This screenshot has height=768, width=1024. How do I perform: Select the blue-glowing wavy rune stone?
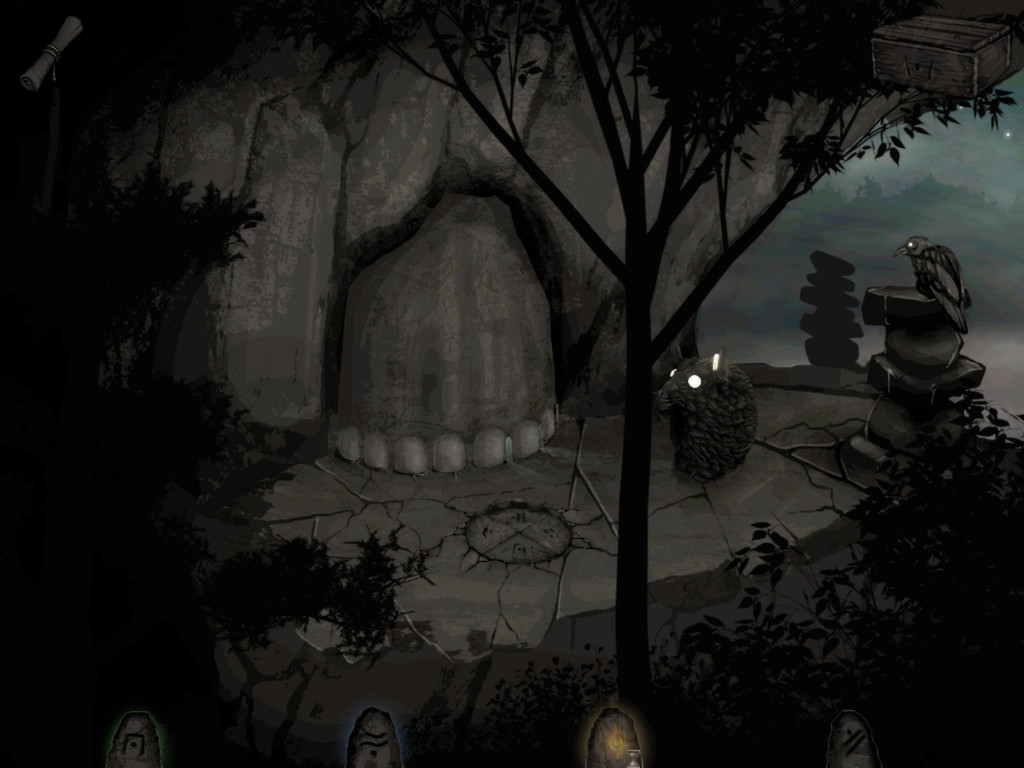click(374, 741)
